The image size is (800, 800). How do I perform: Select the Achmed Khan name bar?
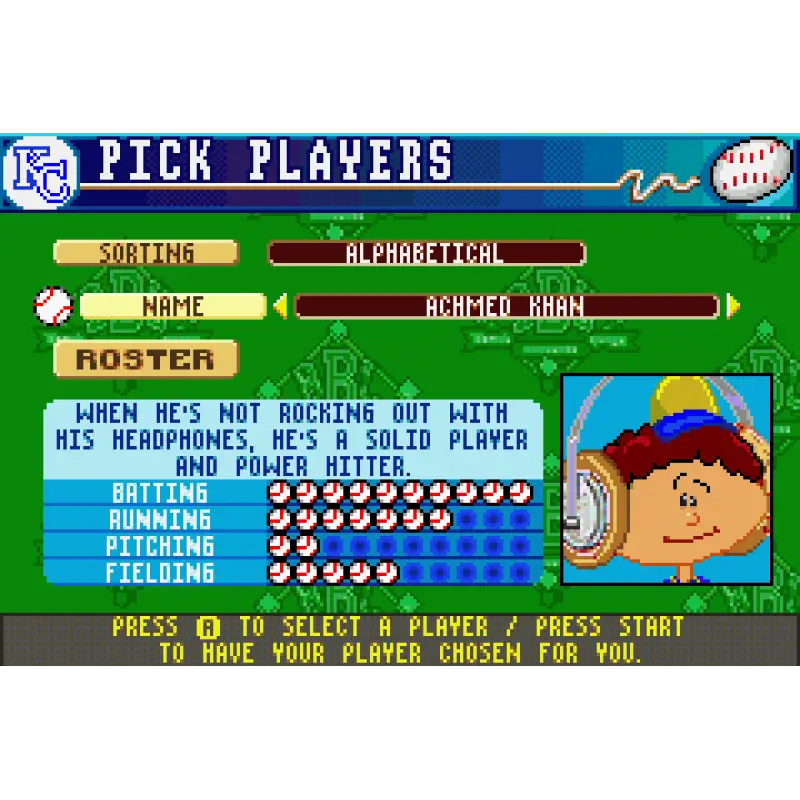[506, 306]
